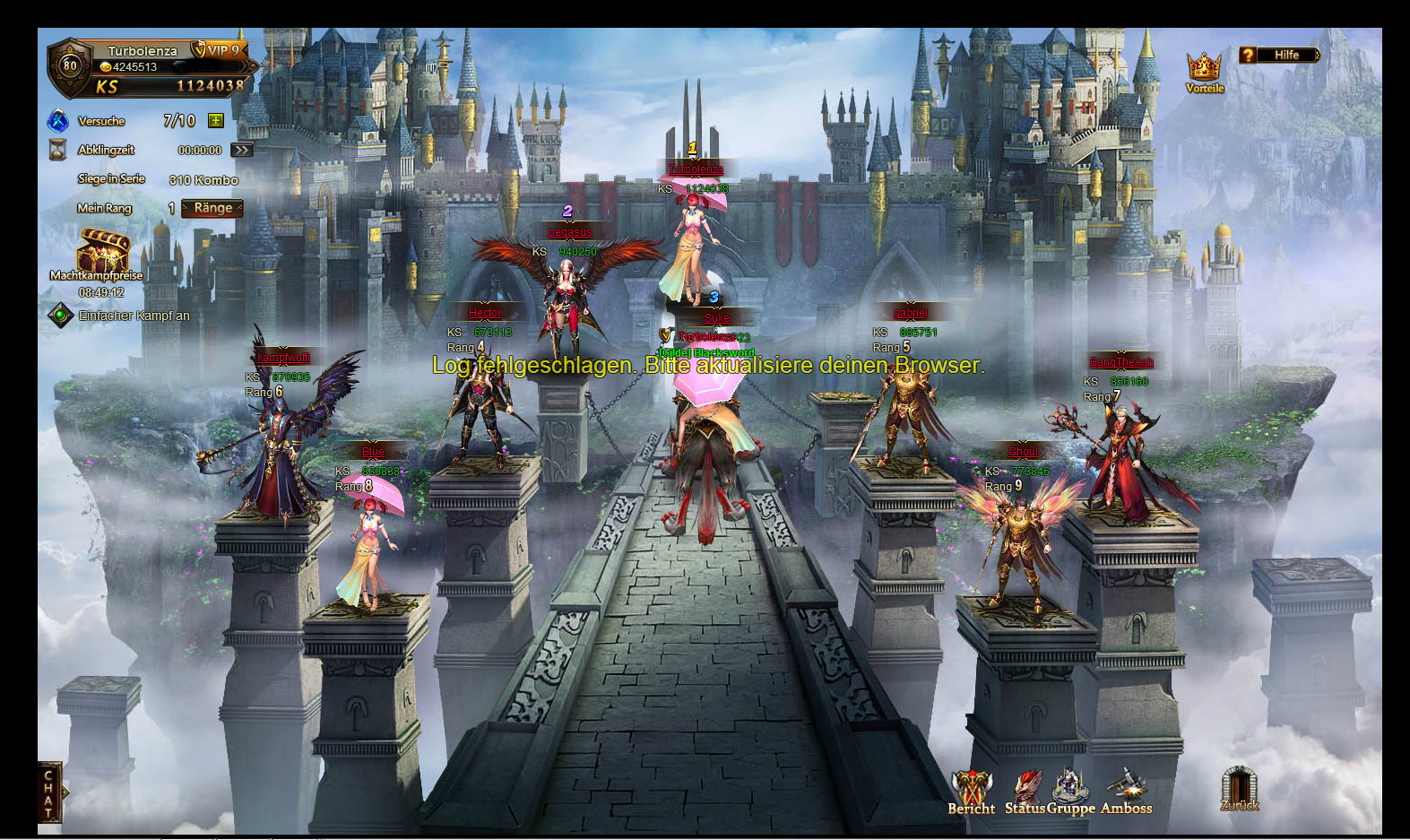Open the Ränge rankings list

(212, 208)
